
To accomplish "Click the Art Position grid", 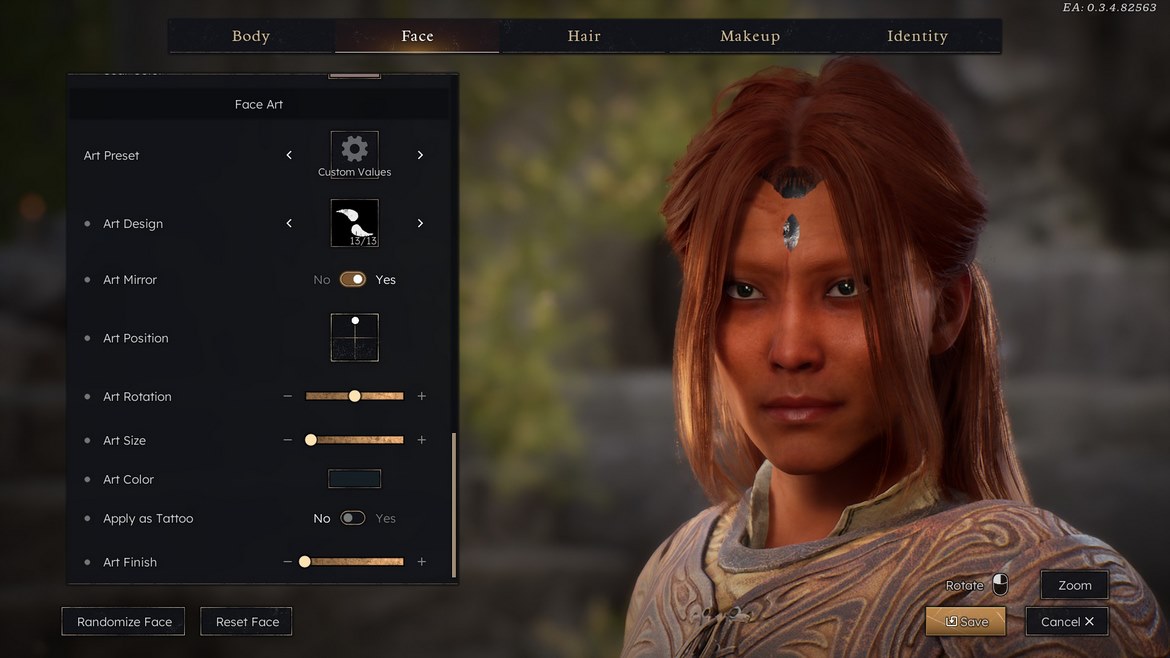I will 355,338.
